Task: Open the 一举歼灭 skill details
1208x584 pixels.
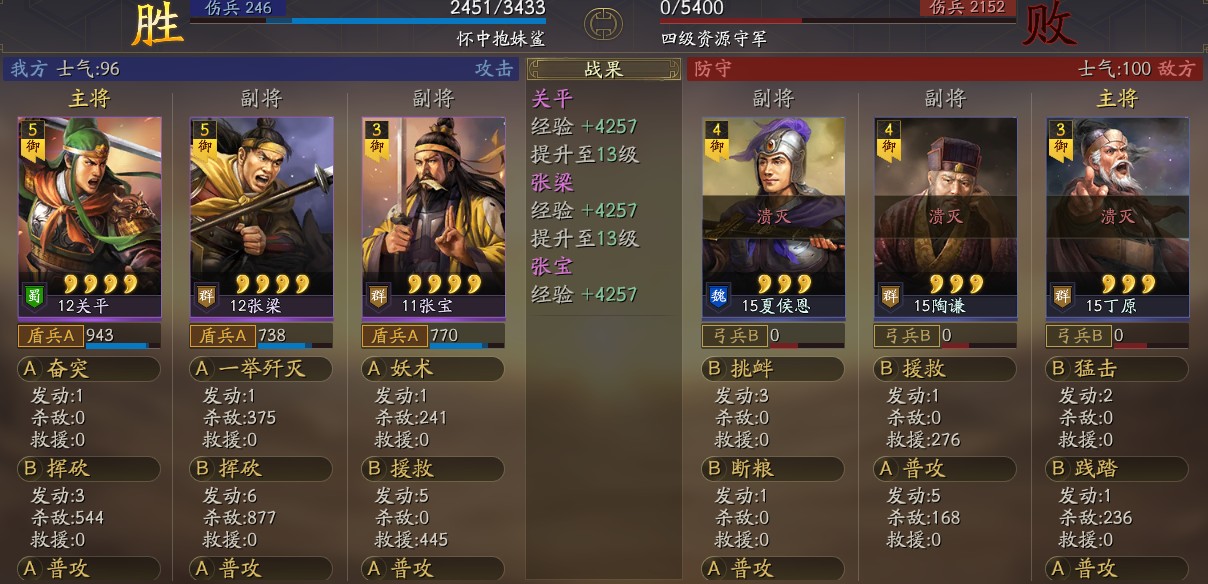Action: pyautogui.click(x=261, y=369)
